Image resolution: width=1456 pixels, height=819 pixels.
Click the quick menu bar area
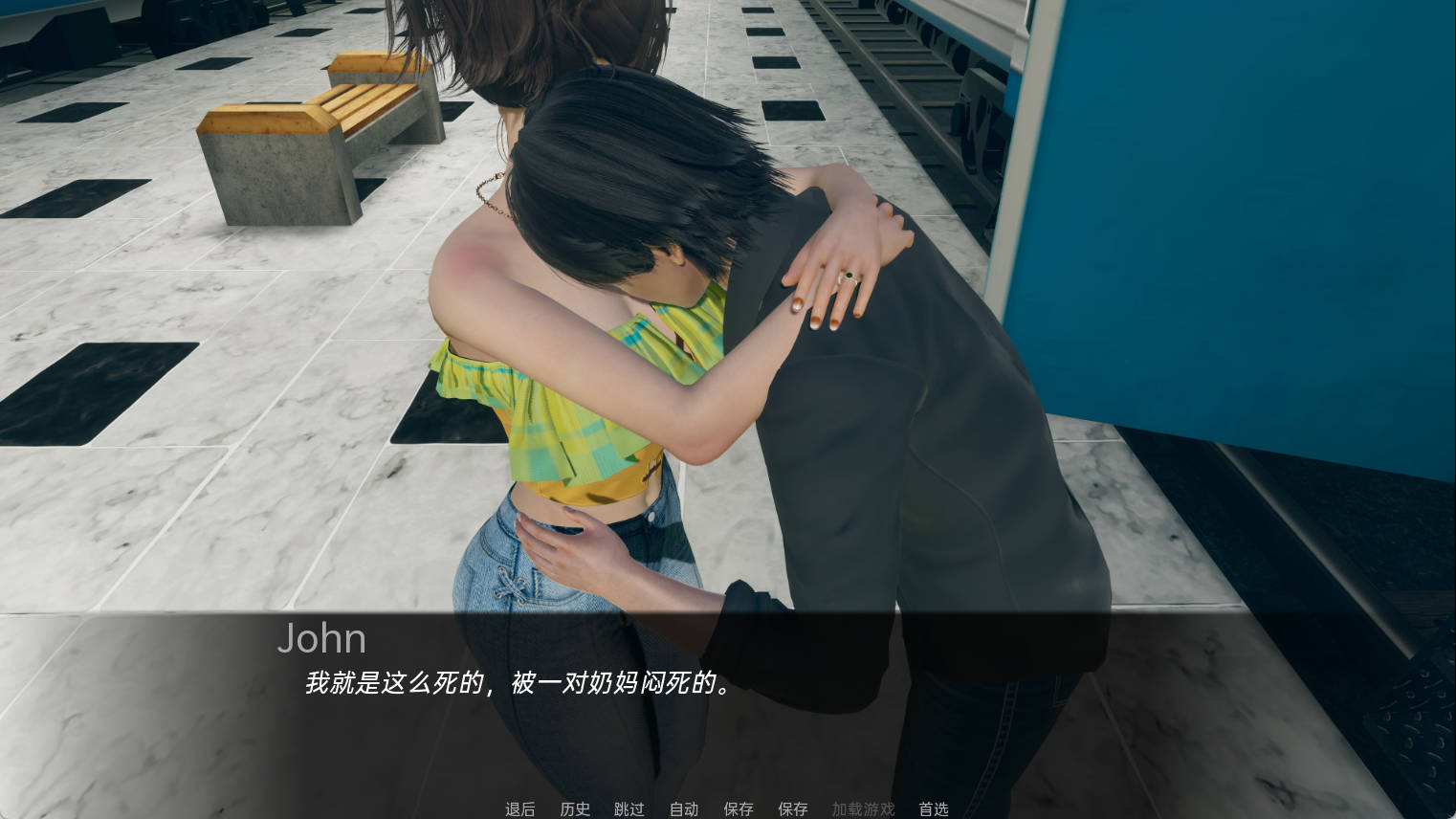[x=727, y=808]
